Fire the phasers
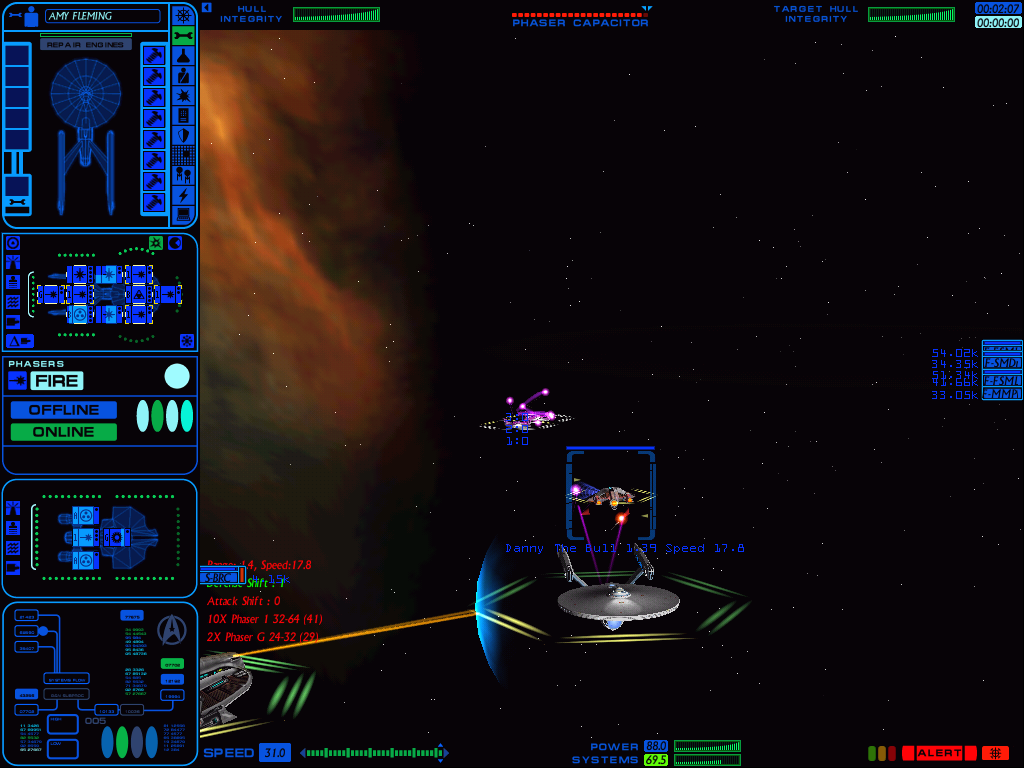The width and height of the screenshot is (1024, 768). (56, 381)
